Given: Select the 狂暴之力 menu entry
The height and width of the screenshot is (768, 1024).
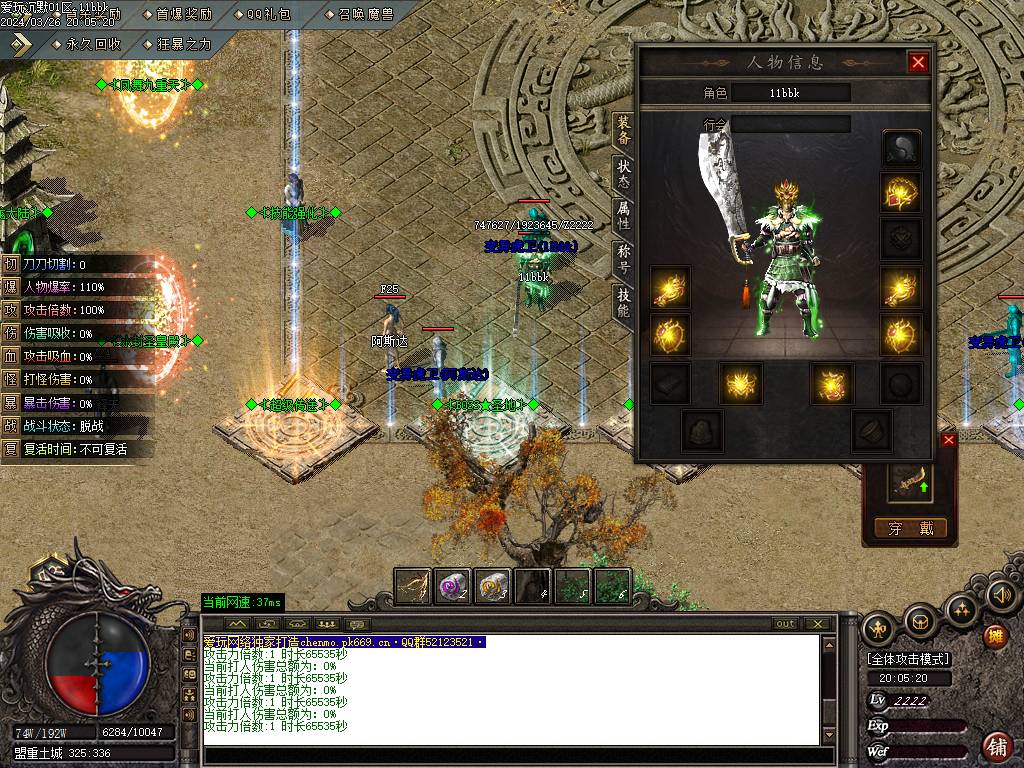Looking at the screenshot, I should coord(178,44).
